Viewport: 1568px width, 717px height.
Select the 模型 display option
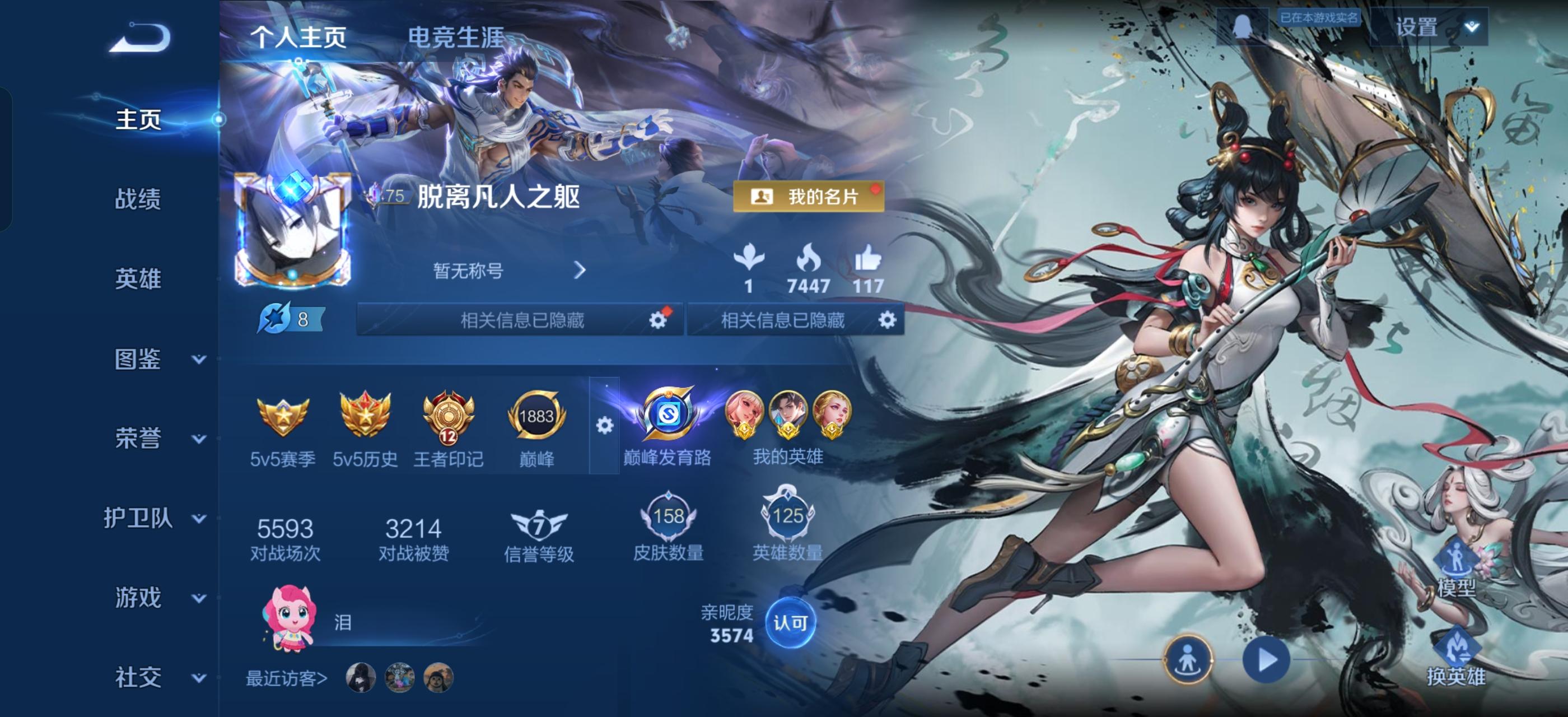coord(1456,569)
